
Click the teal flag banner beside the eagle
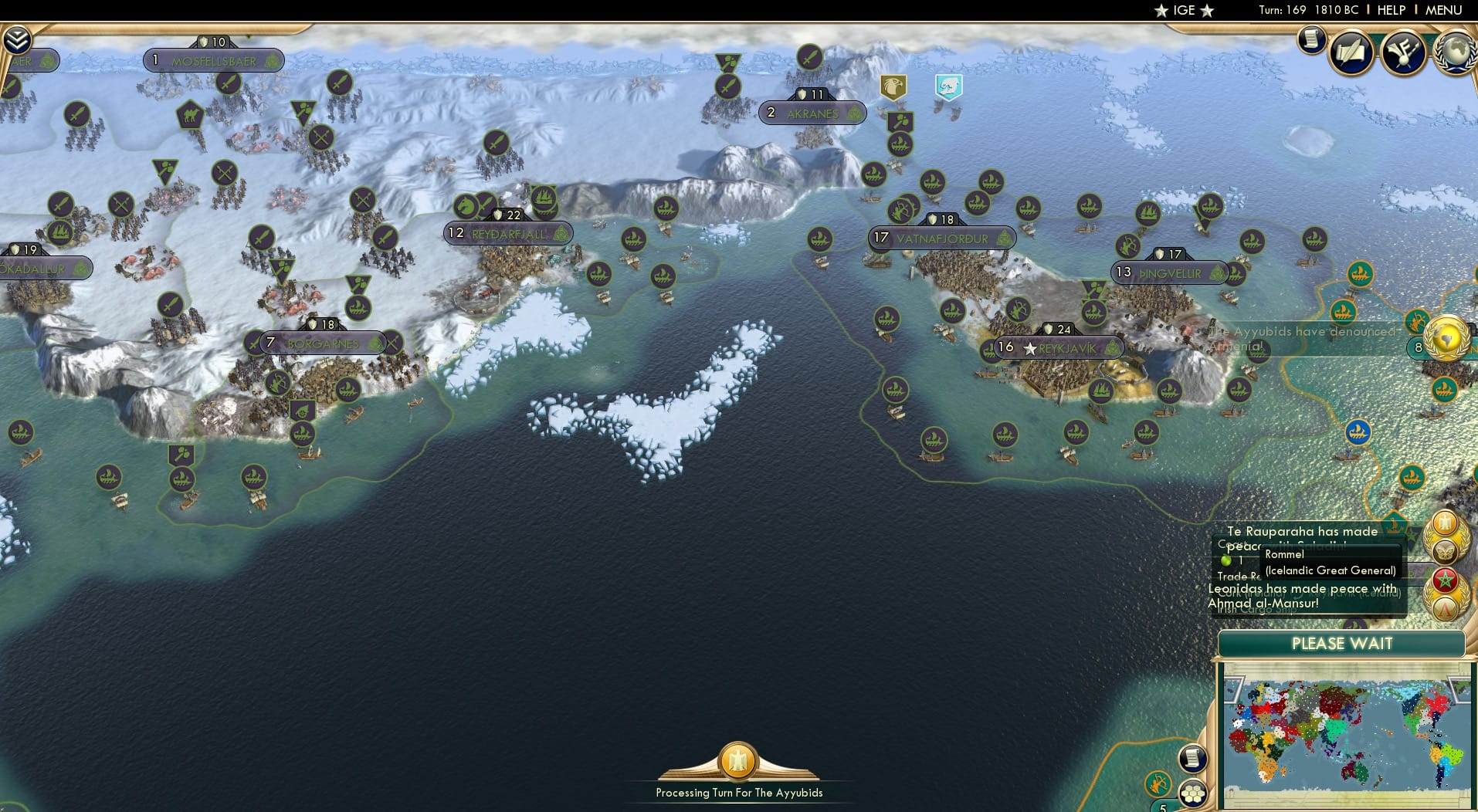pyautogui.click(x=948, y=87)
